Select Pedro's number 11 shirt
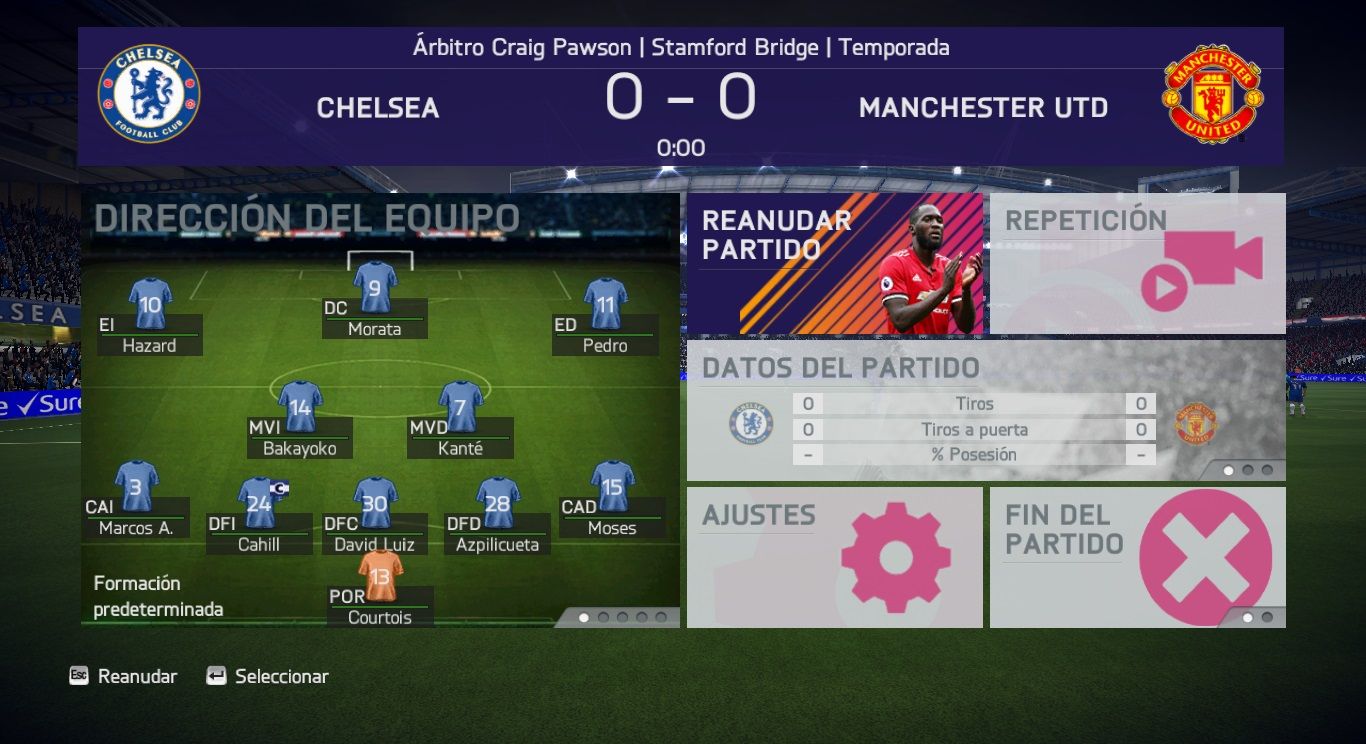 (x=605, y=304)
